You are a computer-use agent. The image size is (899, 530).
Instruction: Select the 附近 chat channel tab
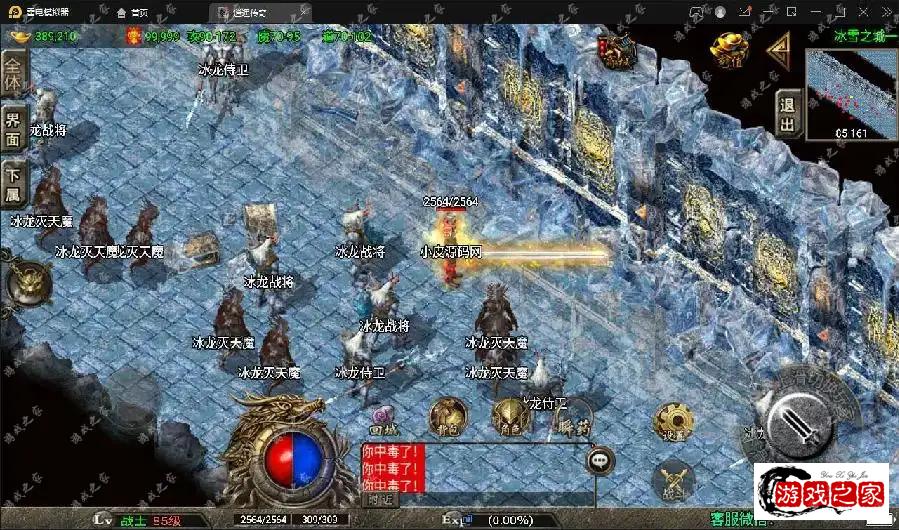pyautogui.click(x=380, y=498)
